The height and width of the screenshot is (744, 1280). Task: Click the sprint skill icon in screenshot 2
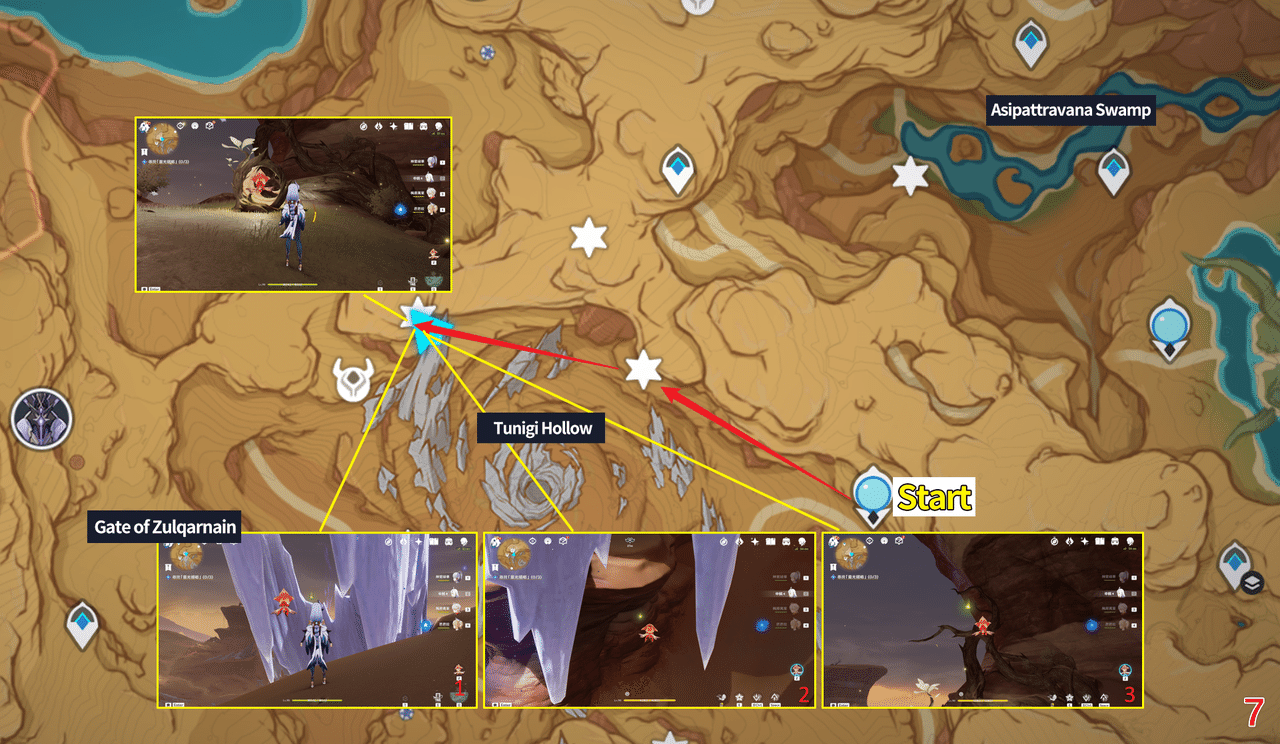coord(756,696)
